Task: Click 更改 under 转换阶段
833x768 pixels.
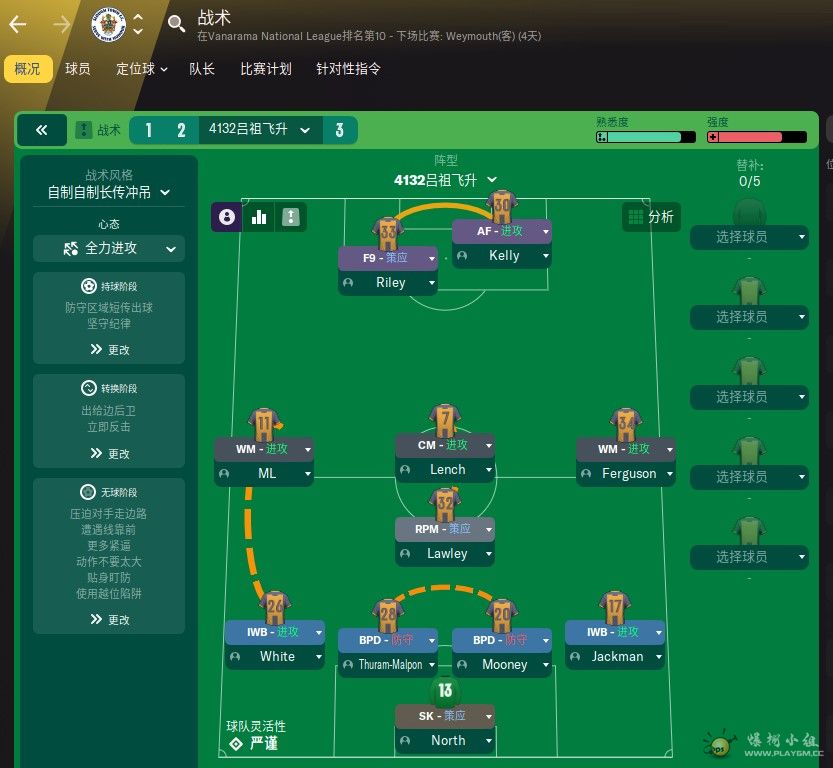Action: (109, 453)
